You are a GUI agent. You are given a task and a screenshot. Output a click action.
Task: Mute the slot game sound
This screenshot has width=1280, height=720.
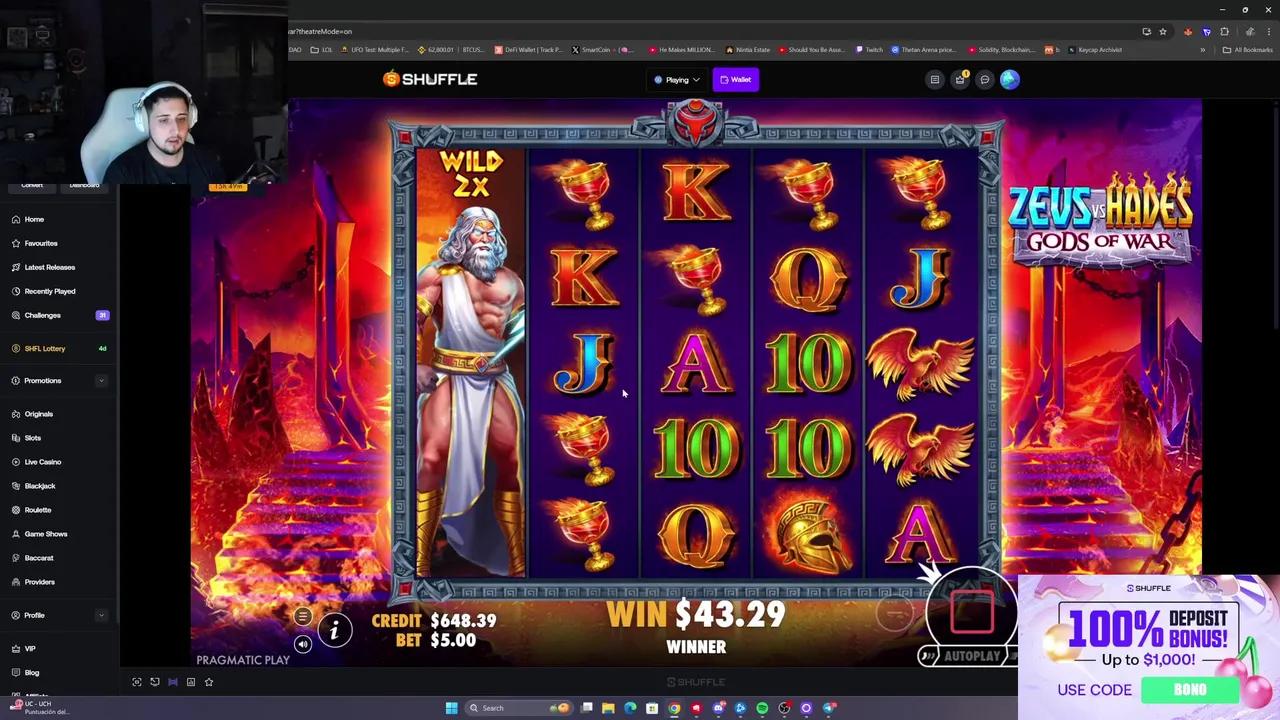click(x=303, y=645)
